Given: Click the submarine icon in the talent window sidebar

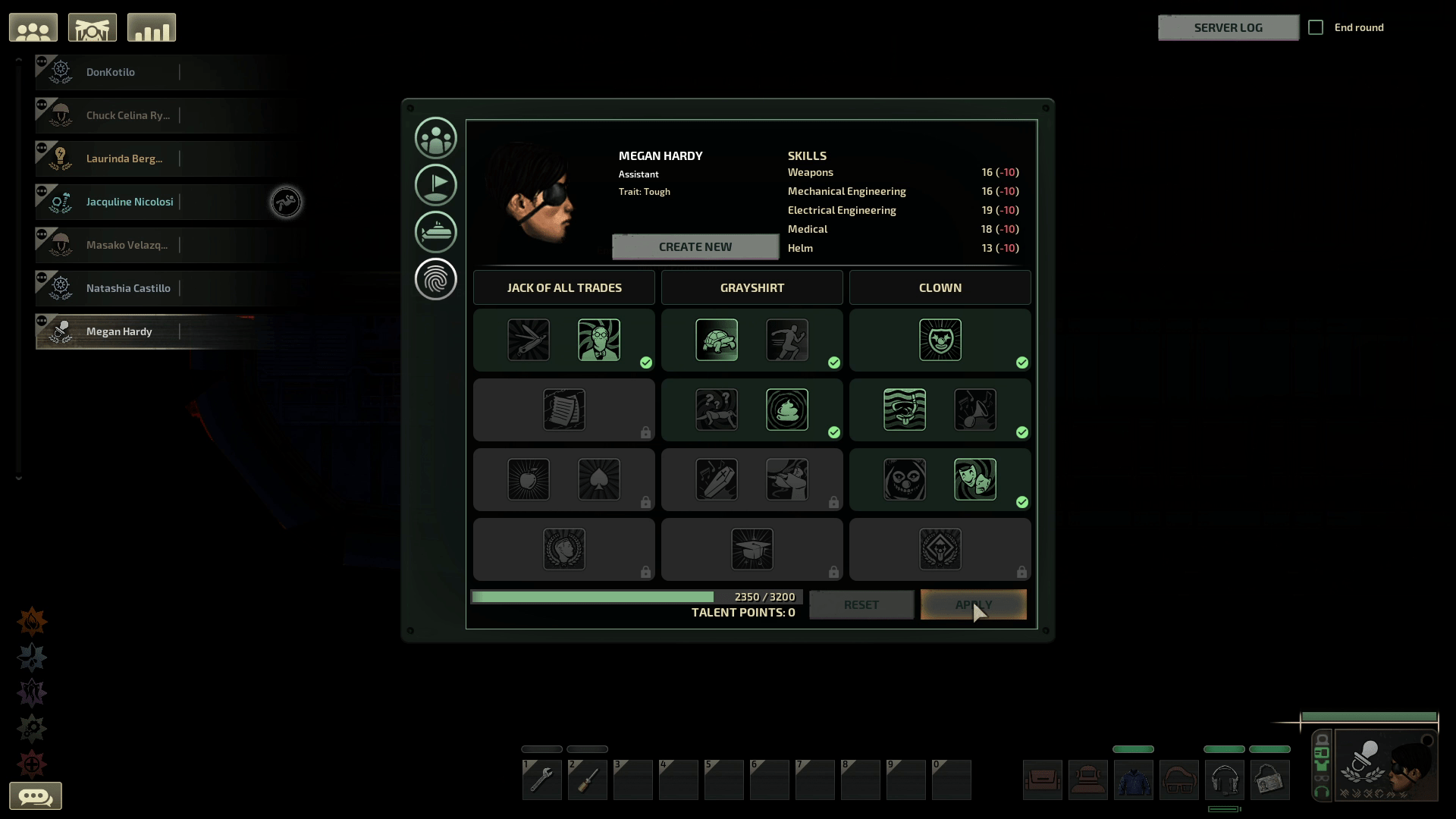Looking at the screenshot, I should [436, 232].
